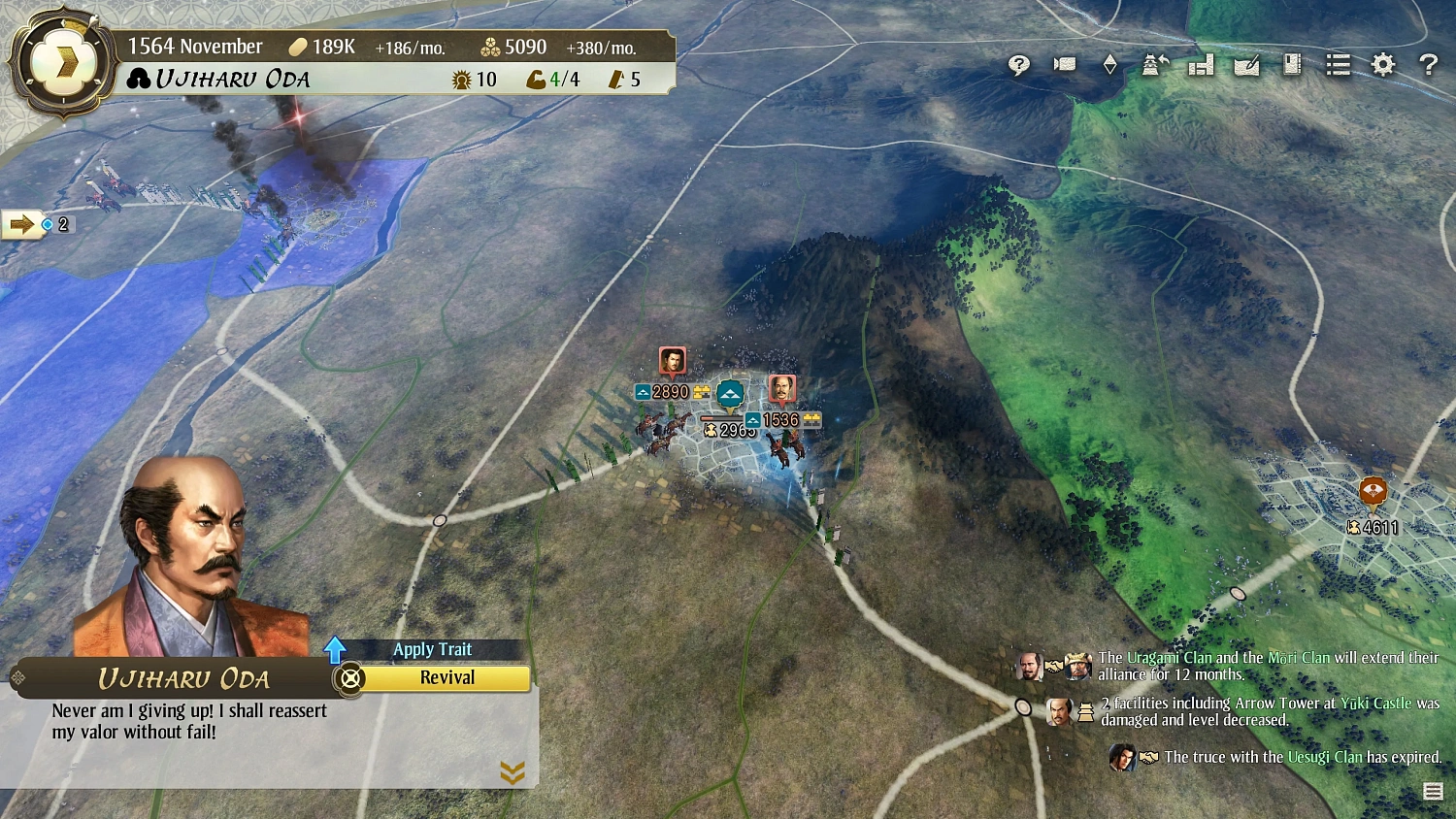Image resolution: width=1456 pixels, height=819 pixels.
Task: Click the question mark help icon
Action: [1427, 64]
